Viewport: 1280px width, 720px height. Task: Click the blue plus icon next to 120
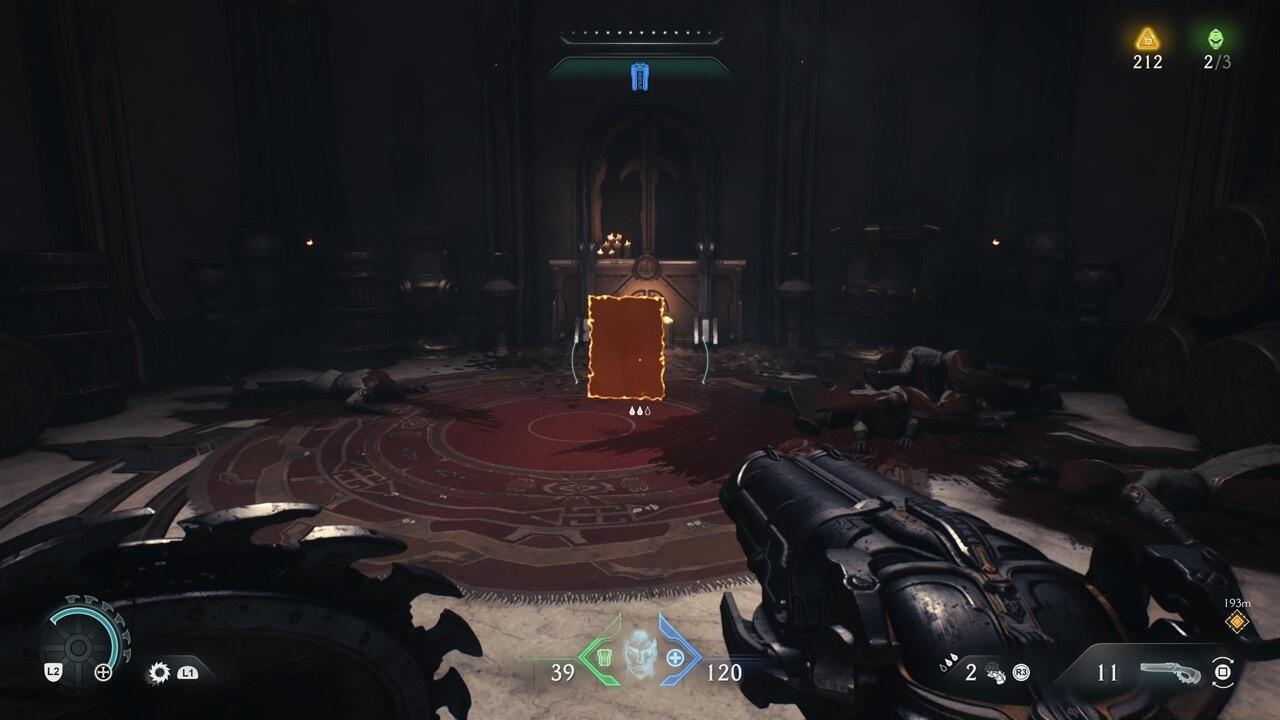(676, 657)
